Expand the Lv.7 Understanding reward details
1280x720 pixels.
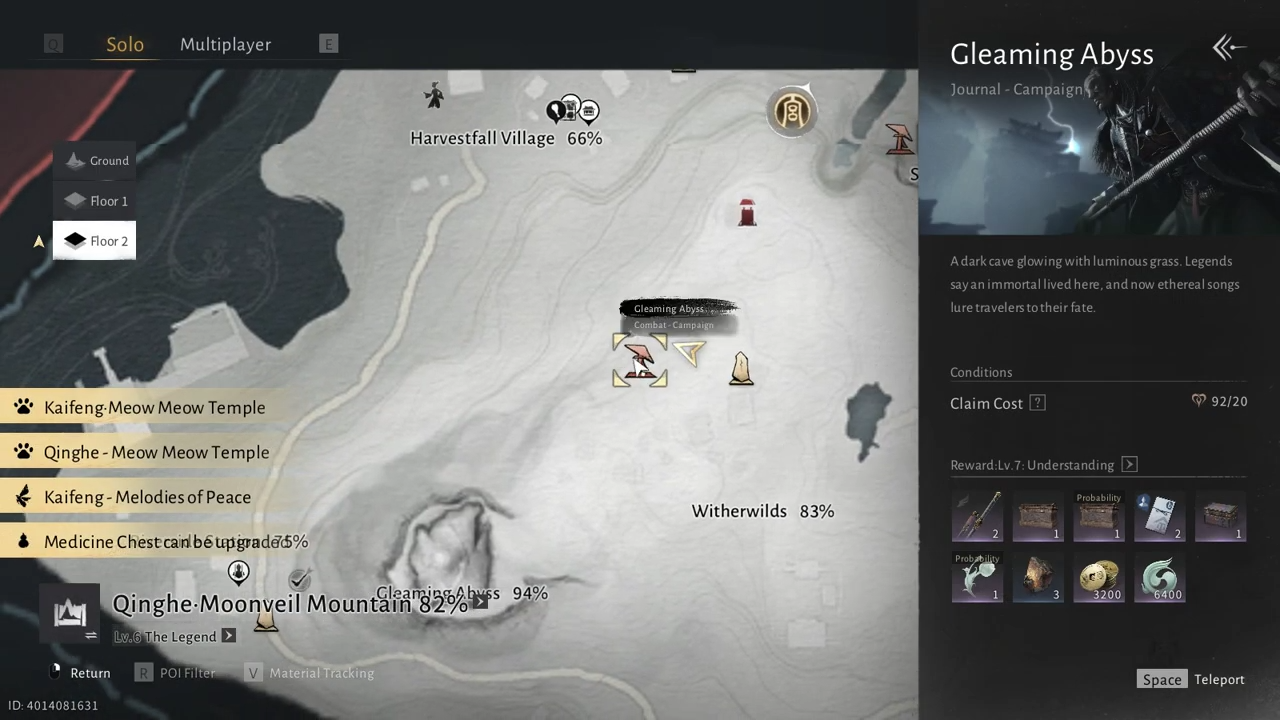pyautogui.click(x=1129, y=465)
